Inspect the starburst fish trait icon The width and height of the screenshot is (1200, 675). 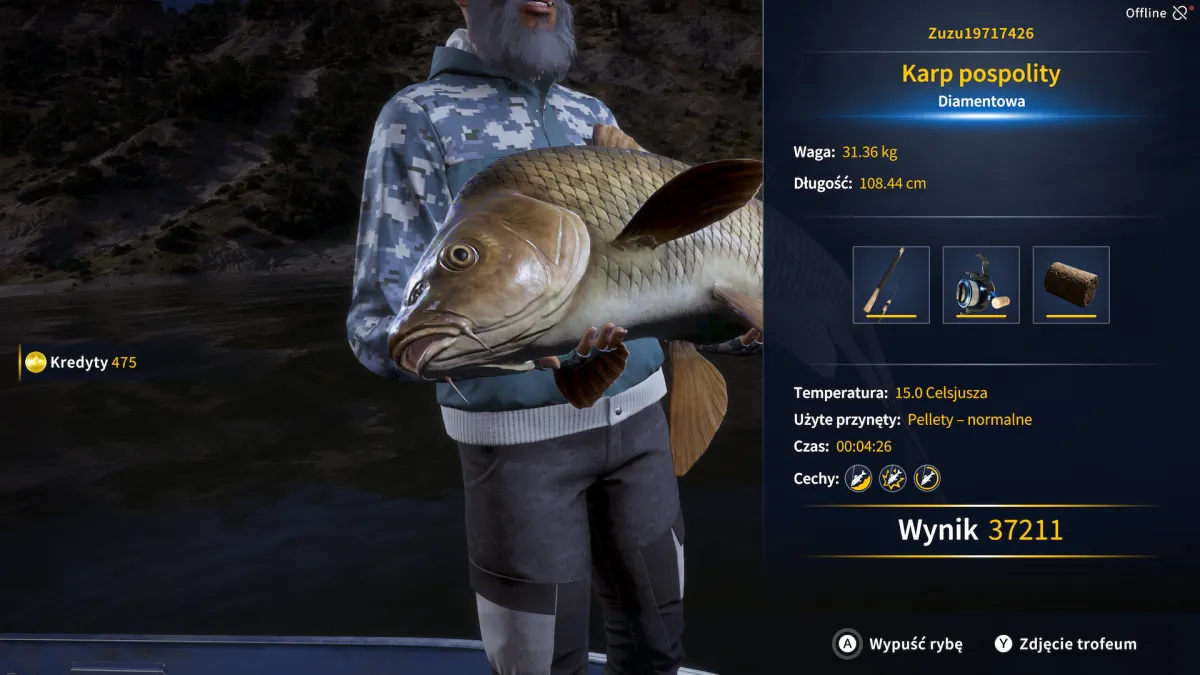pyautogui.click(x=893, y=478)
